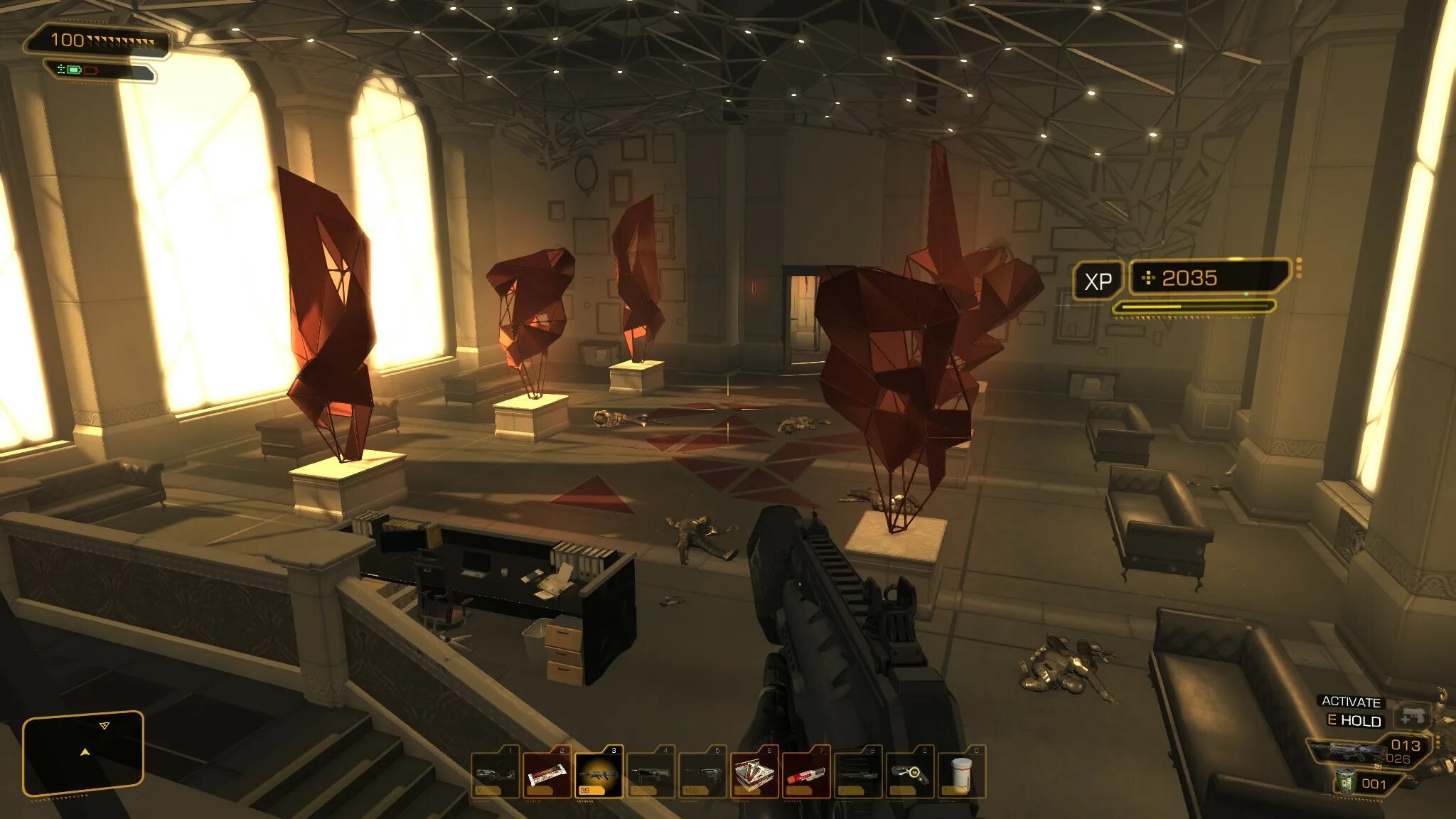Use the energy bar box in slot 6
Image resolution: width=1456 pixels, height=819 pixels.
click(754, 773)
